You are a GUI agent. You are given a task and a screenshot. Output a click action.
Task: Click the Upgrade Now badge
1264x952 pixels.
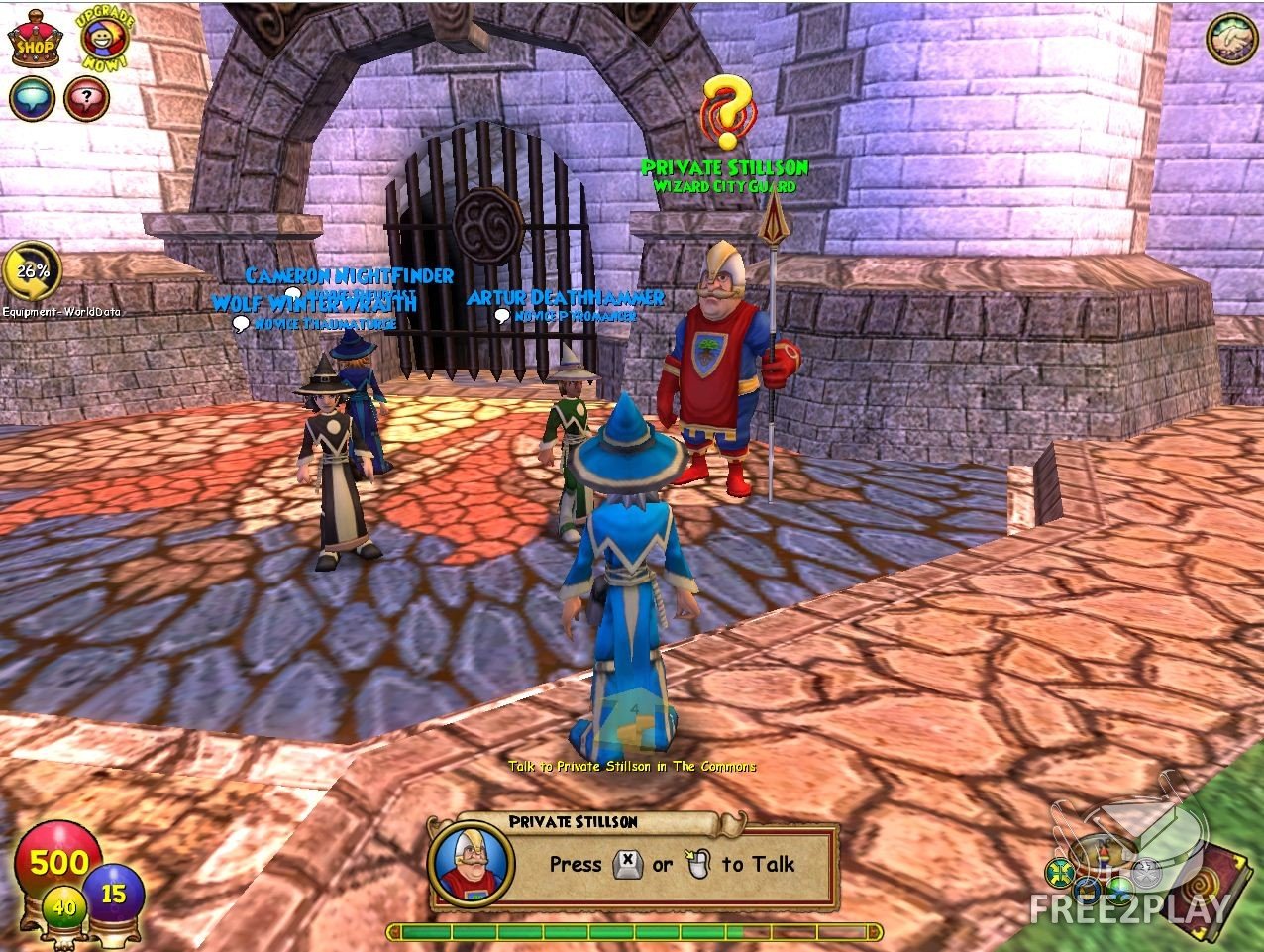pyautogui.click(x=101, y=36)
